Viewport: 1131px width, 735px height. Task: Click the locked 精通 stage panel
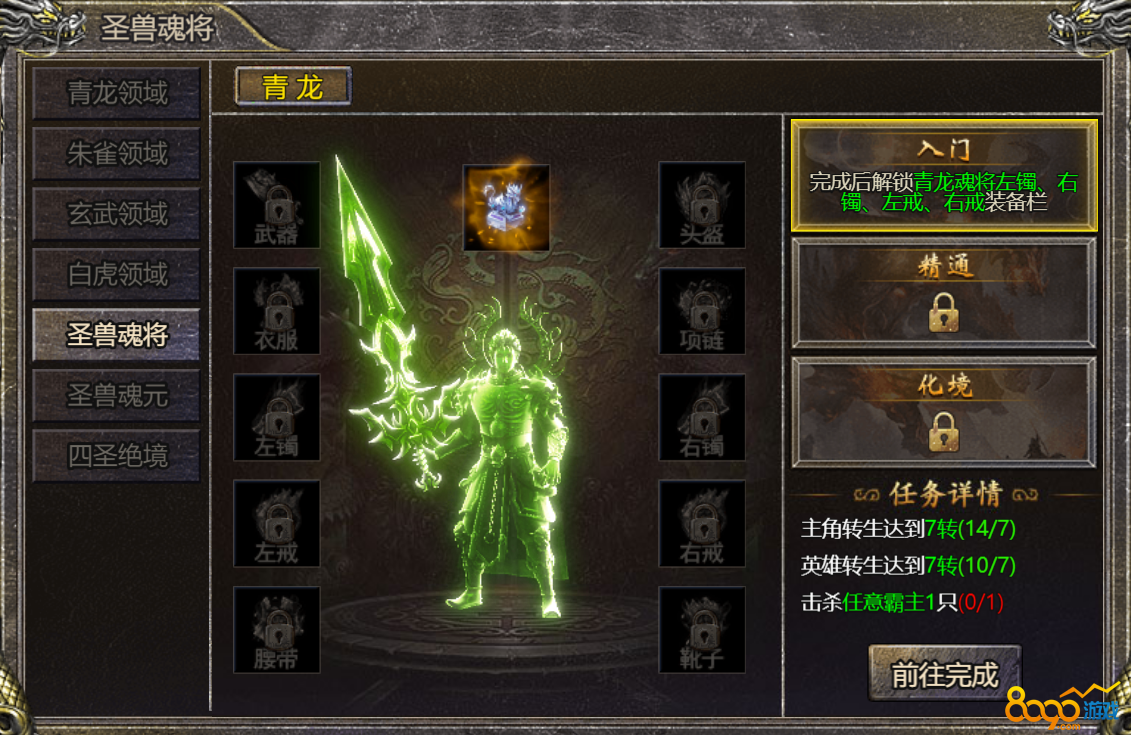click(944, 293)
